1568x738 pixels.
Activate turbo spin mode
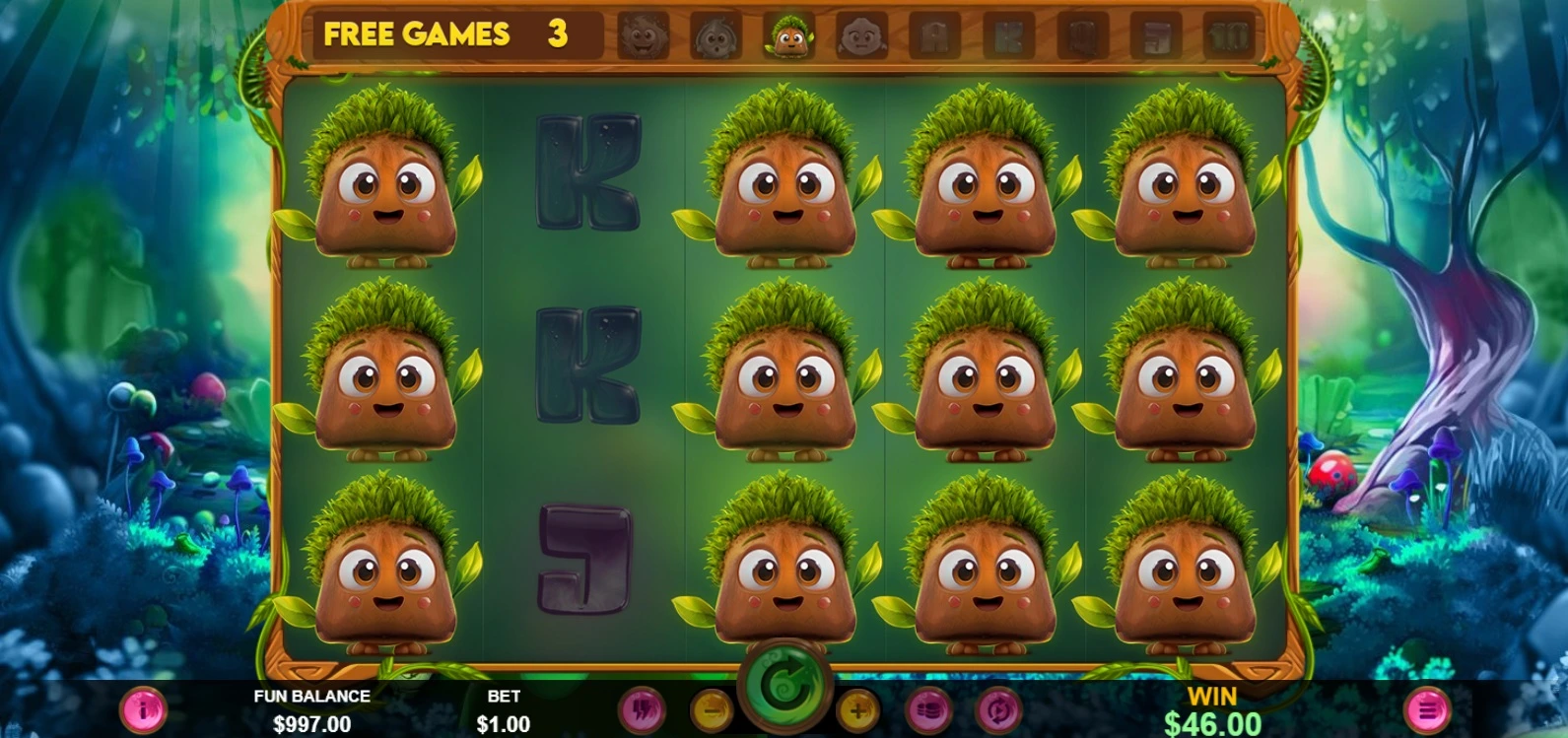point(643,709)
